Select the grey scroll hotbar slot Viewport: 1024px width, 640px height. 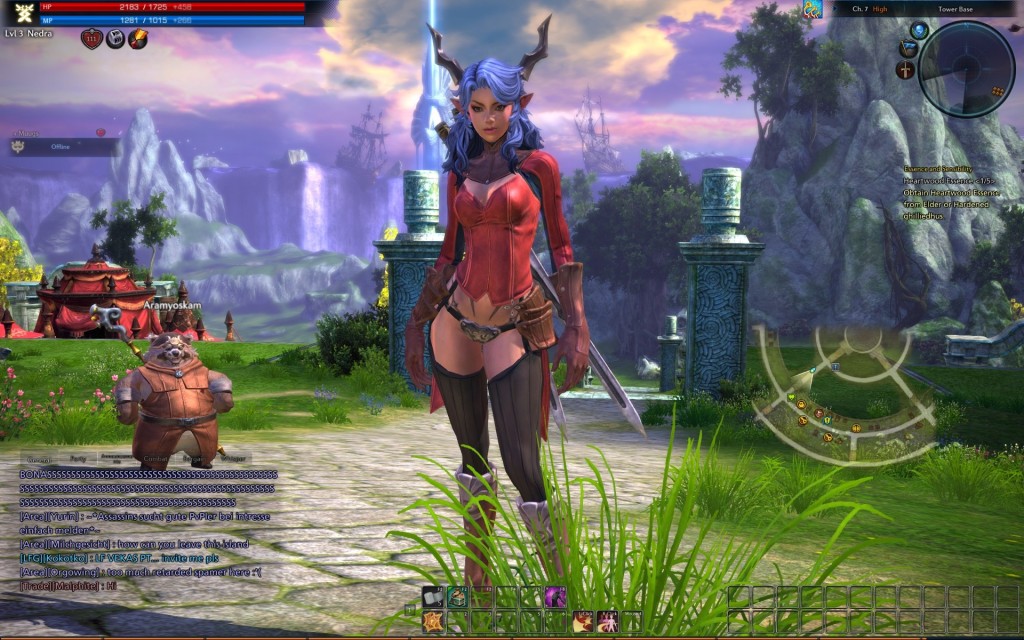tap(433, 597)
